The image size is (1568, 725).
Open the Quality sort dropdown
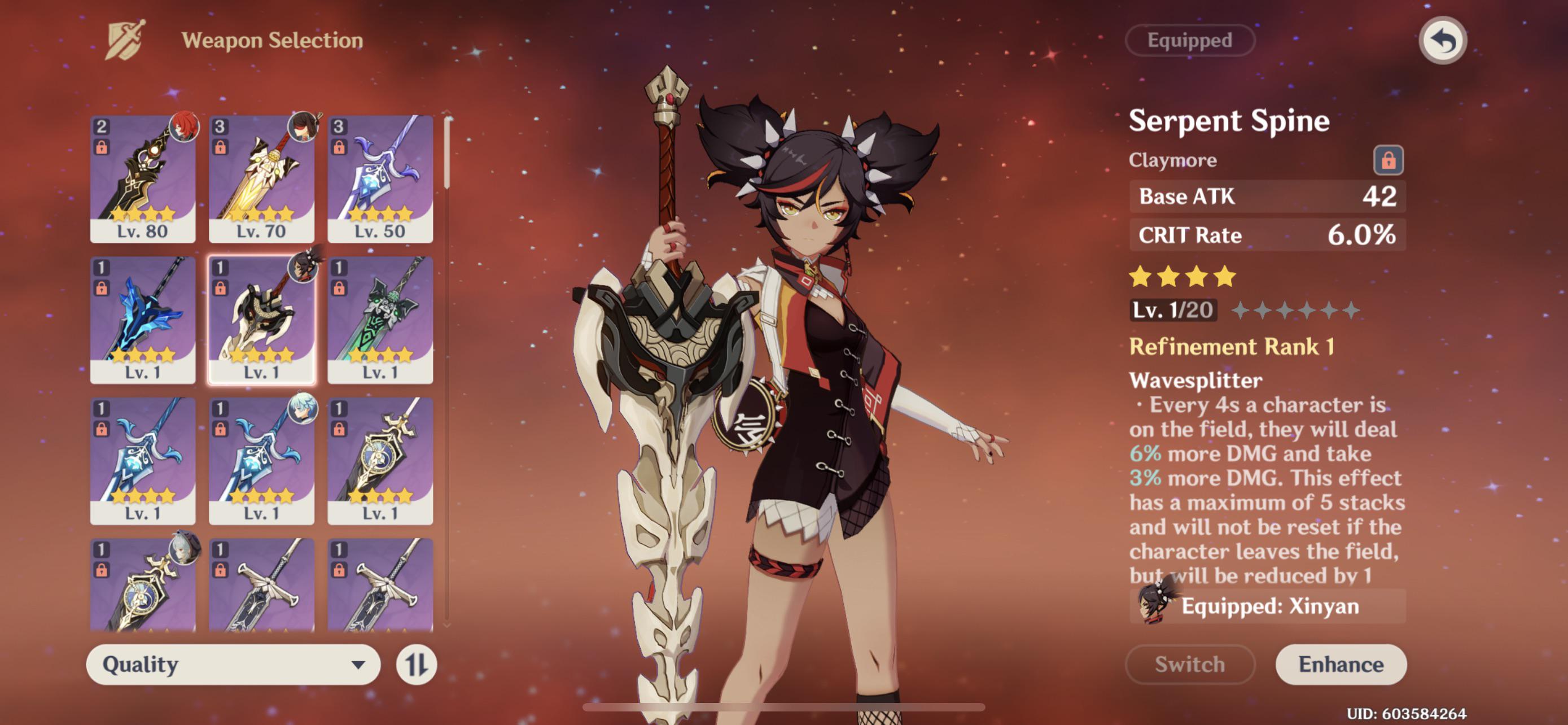[x=234, y=667]
